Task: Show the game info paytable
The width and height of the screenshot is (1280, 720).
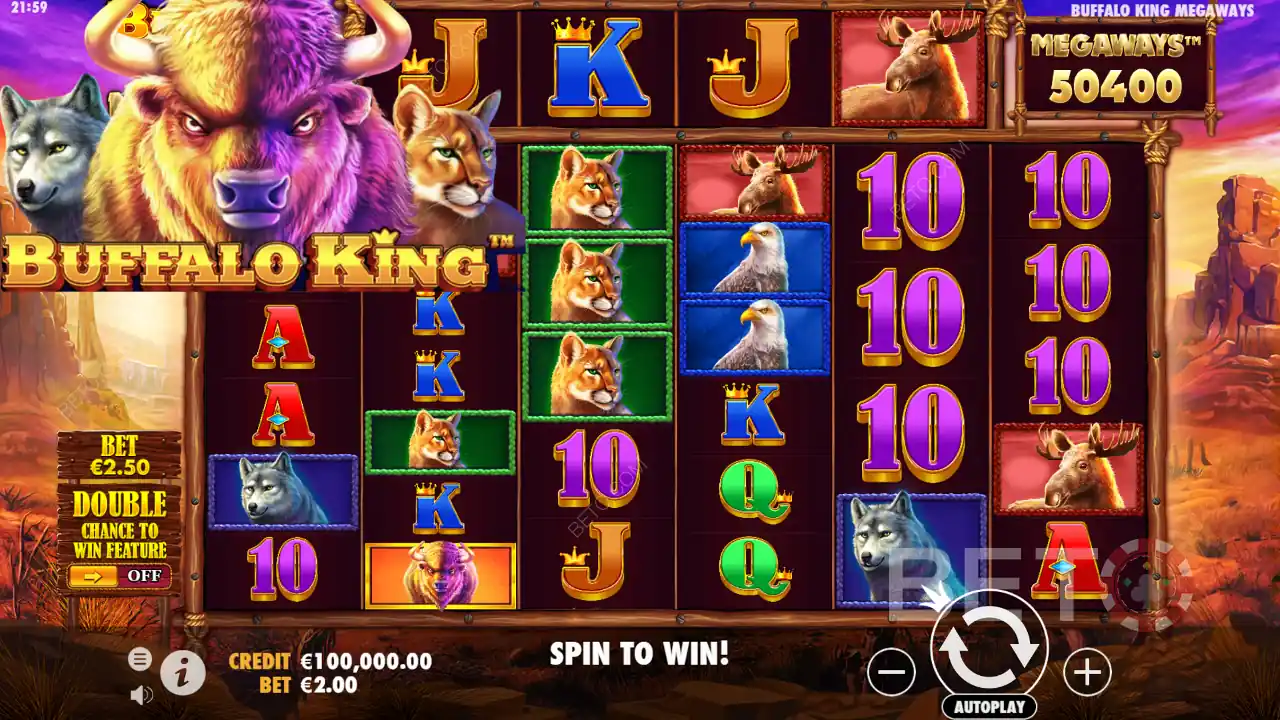Action: coord(182,674)
